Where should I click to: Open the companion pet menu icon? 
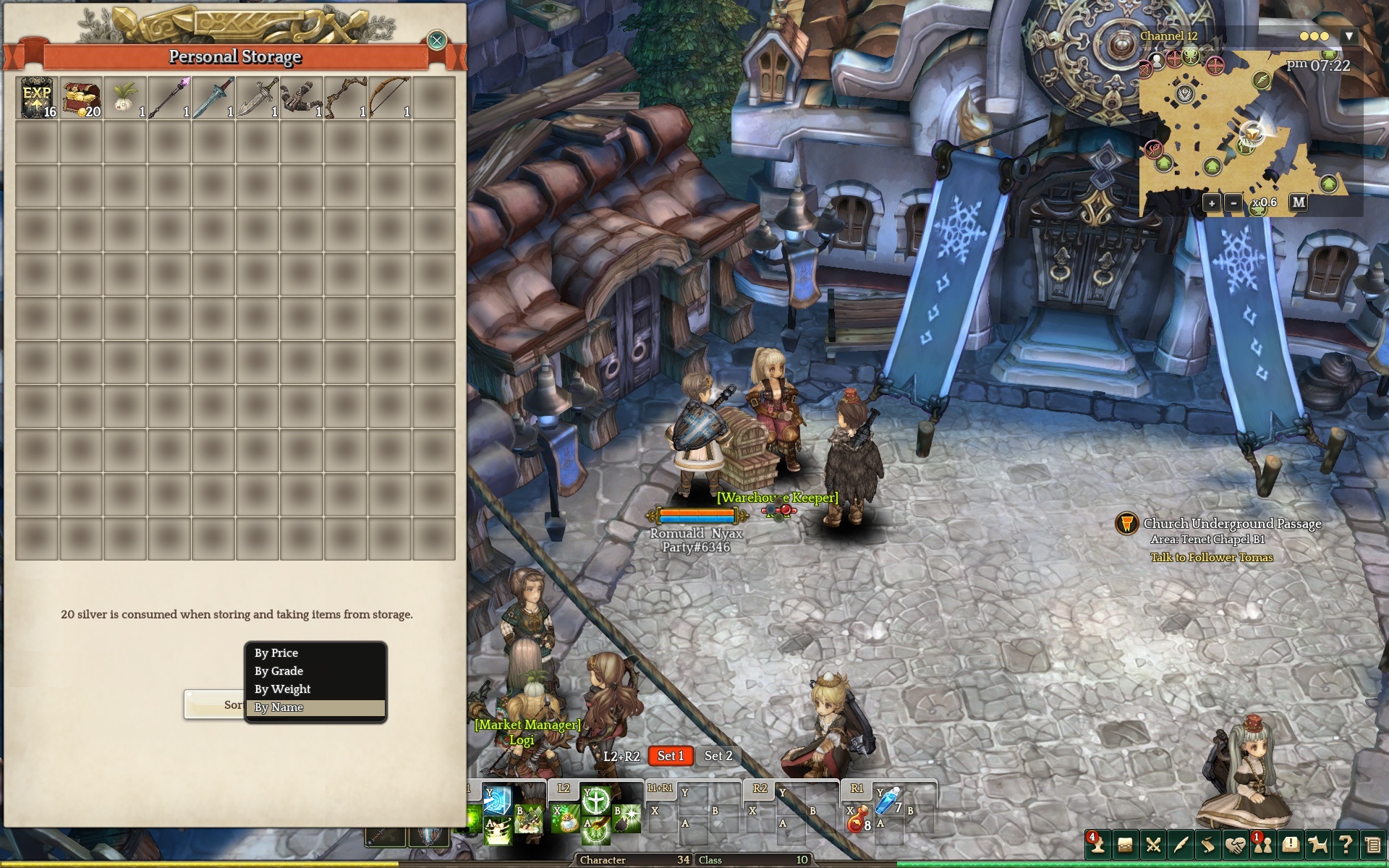tap(1318, 844)
